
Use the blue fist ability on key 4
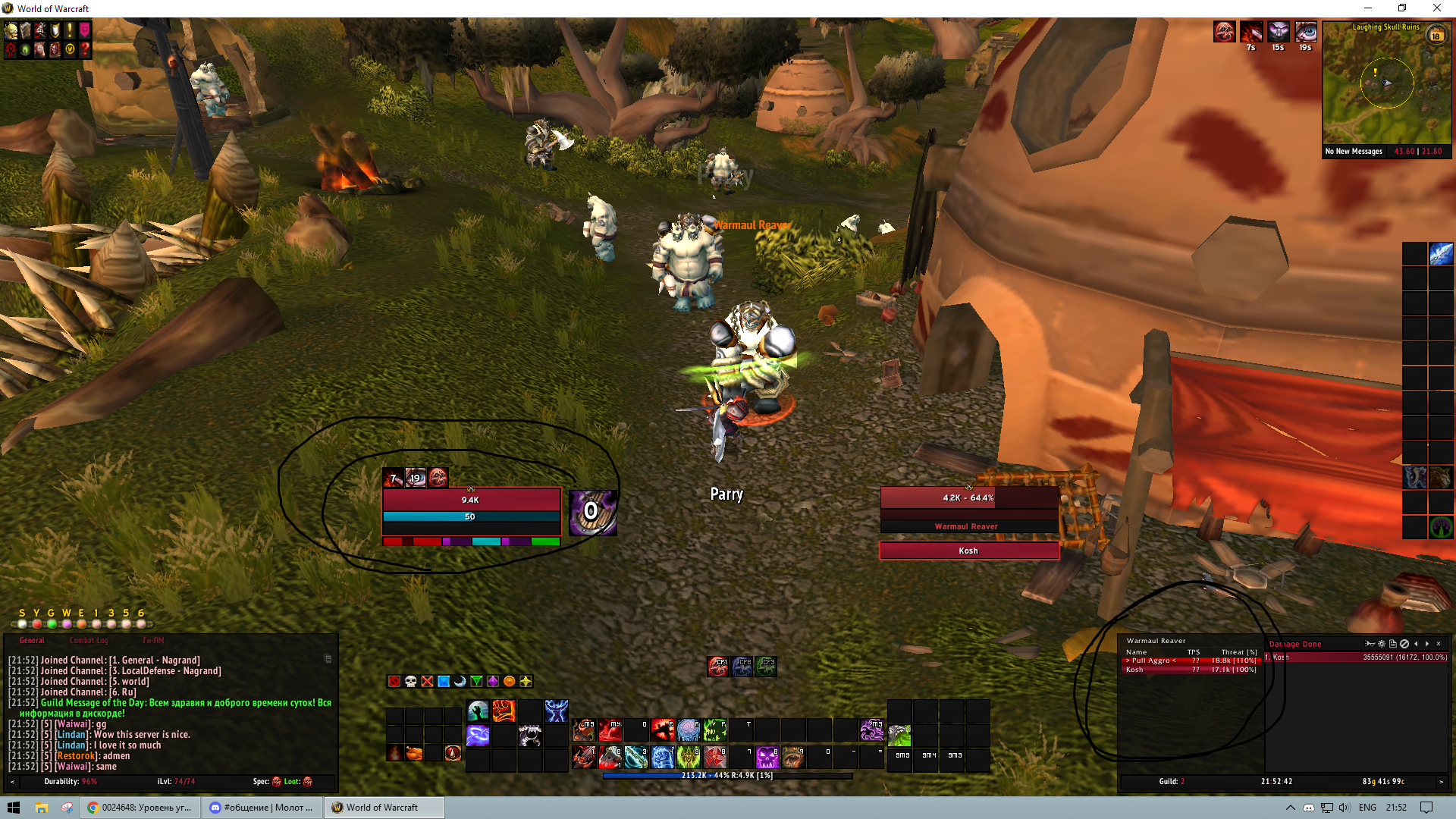662,757
